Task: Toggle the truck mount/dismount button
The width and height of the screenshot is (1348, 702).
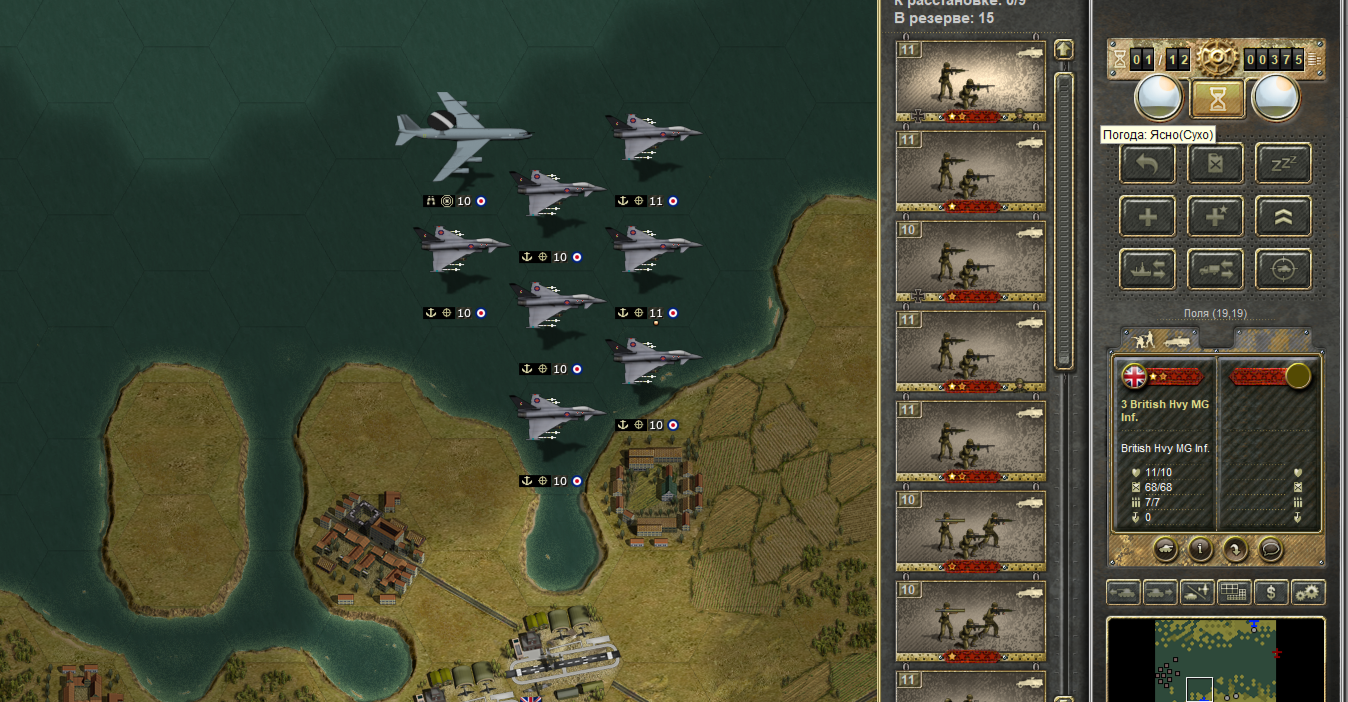Action: pyautogui.click(x=1215, y=269)
